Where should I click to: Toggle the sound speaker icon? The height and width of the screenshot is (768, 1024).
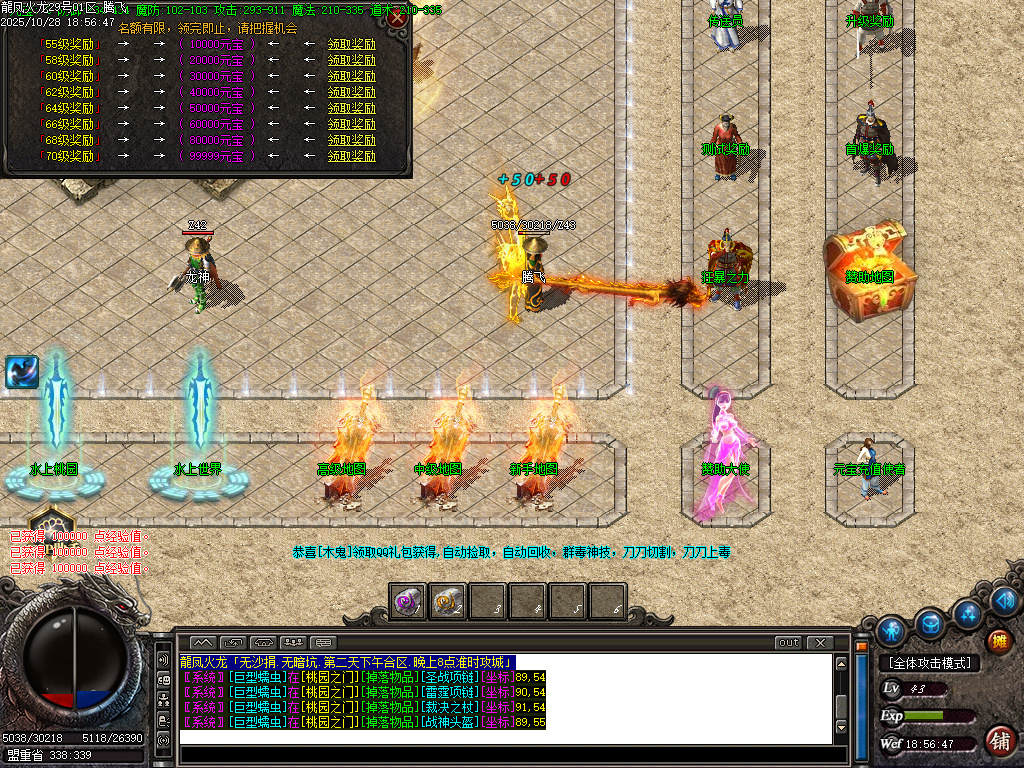coord(1004,600)
